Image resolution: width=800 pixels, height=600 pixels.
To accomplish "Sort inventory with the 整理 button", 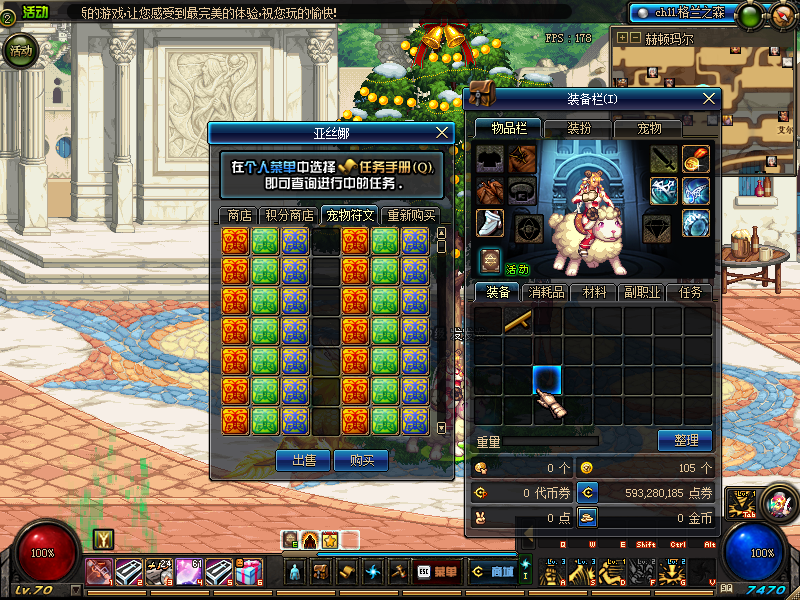I will (x=685, y=440).
